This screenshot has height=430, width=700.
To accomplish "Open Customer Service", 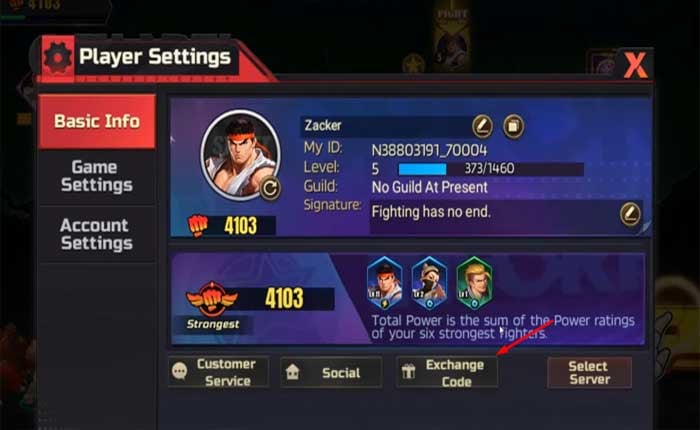I will click(x=217, y=372).
